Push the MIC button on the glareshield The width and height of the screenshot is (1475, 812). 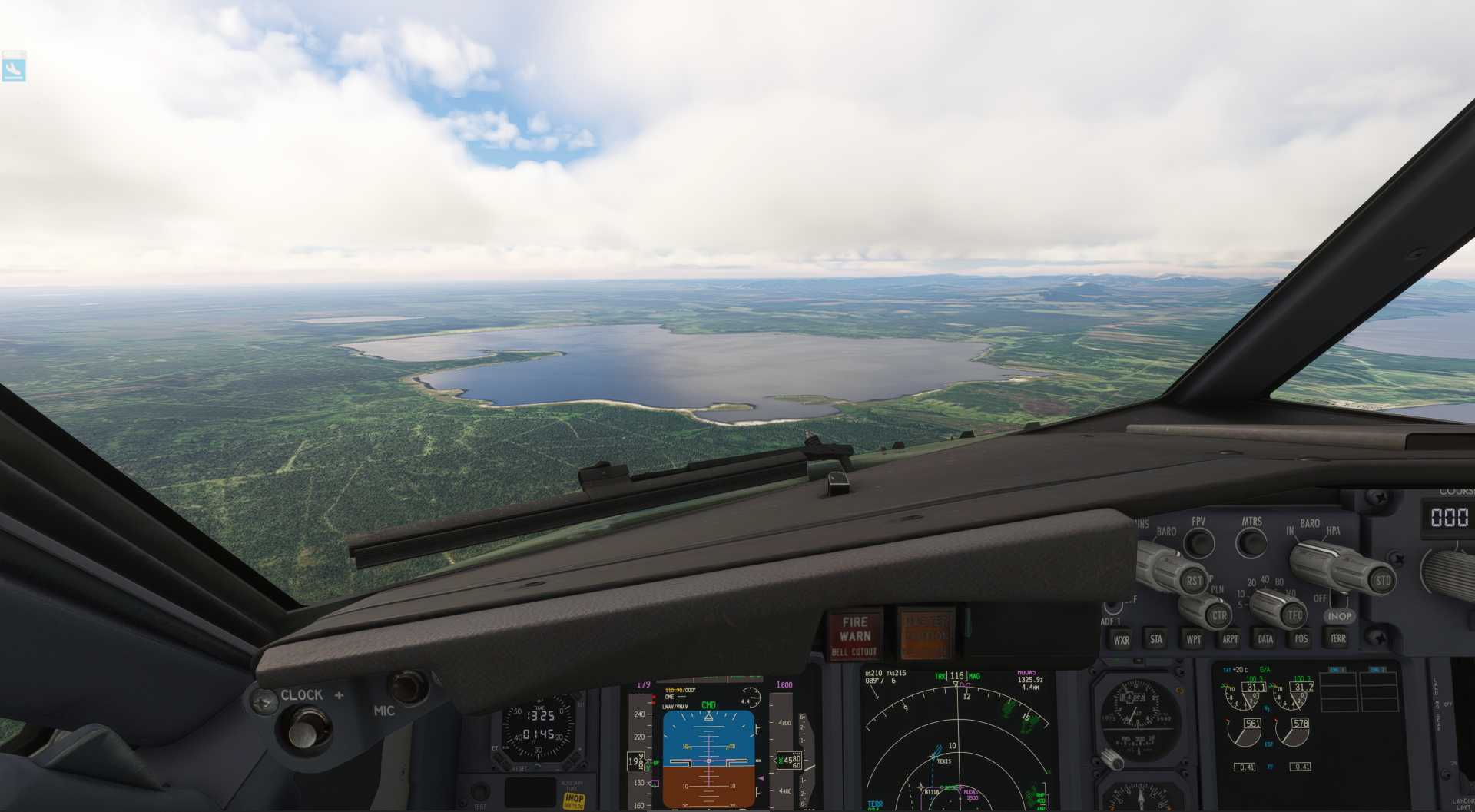pyautogui.click(x=408, y=686)
